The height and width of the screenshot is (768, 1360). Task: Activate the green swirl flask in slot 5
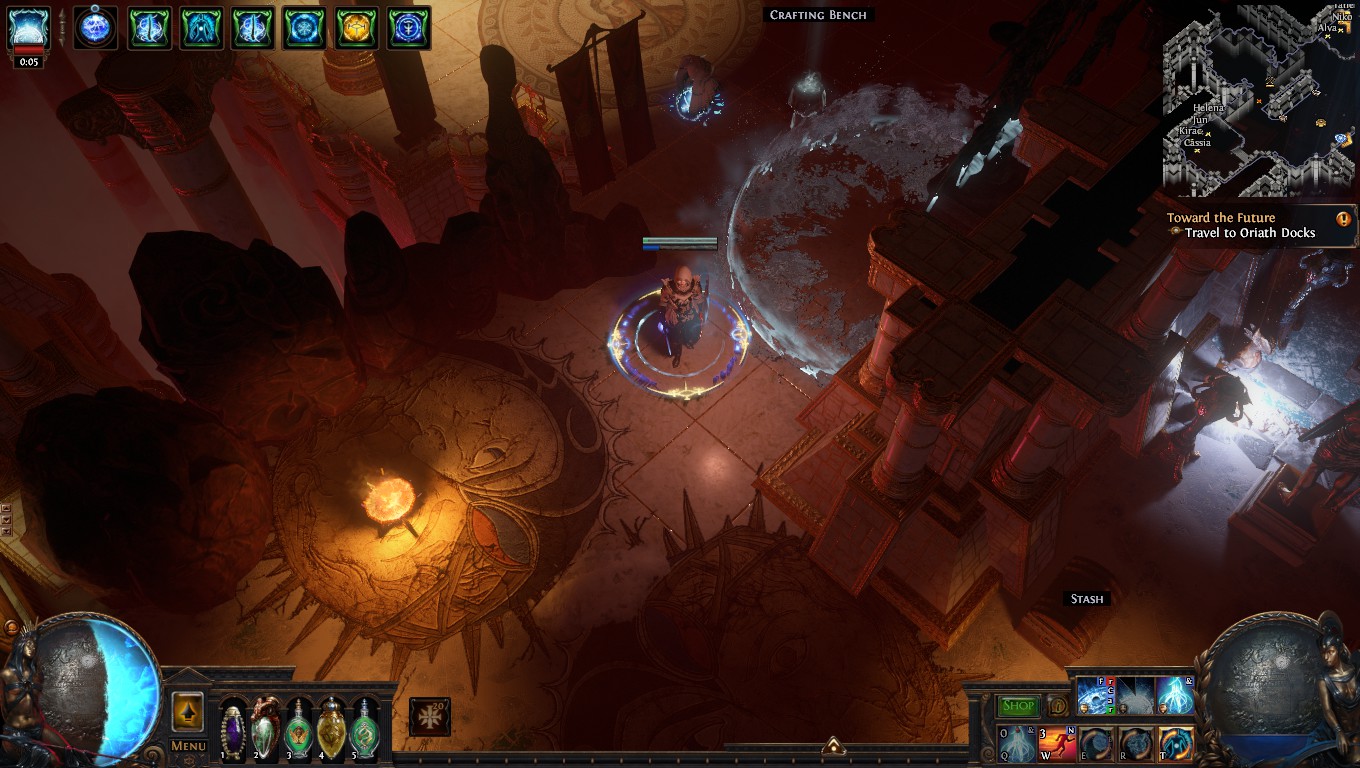[x=365, y=727]
